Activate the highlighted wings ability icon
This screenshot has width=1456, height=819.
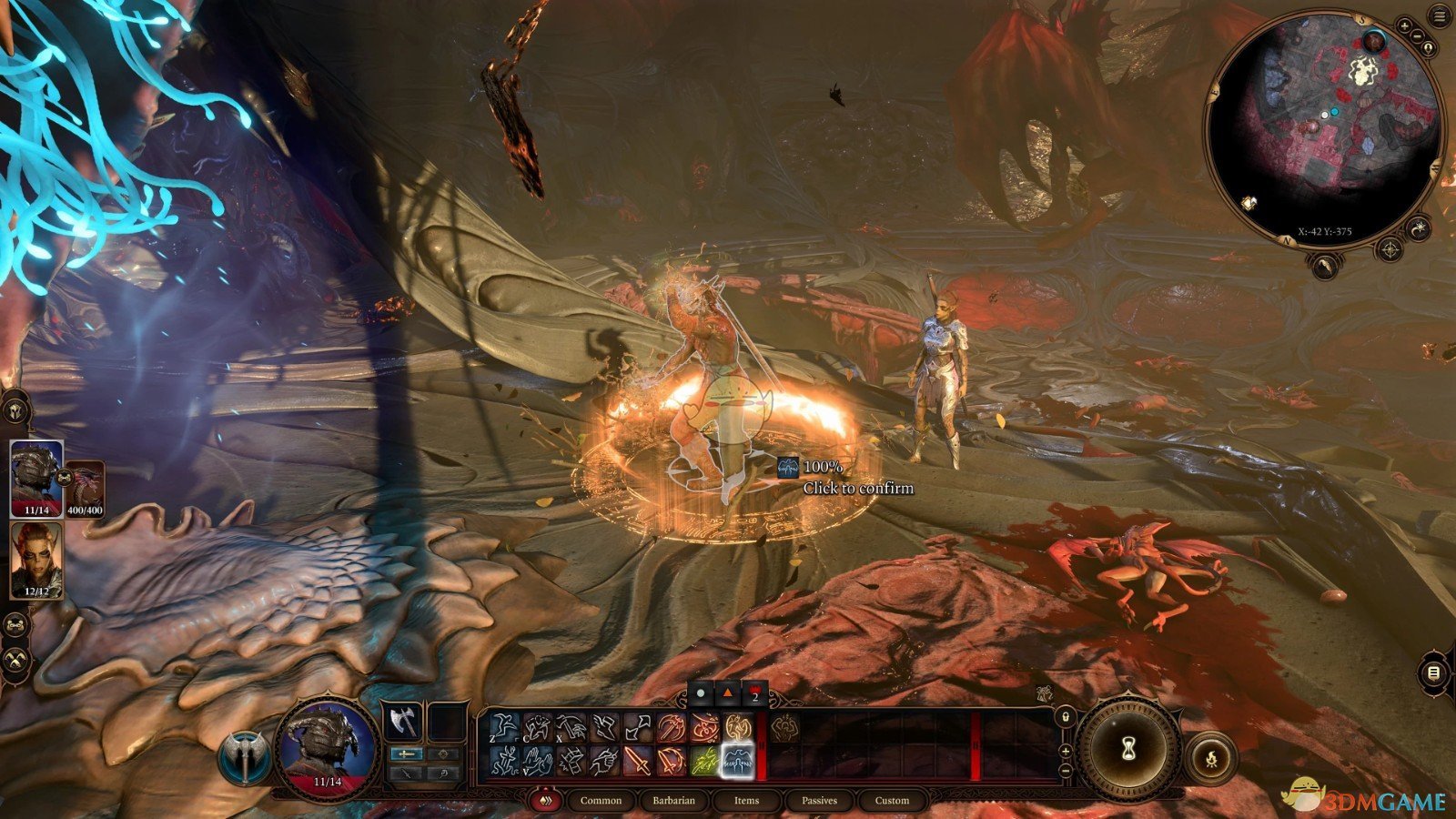coord(737,760)
